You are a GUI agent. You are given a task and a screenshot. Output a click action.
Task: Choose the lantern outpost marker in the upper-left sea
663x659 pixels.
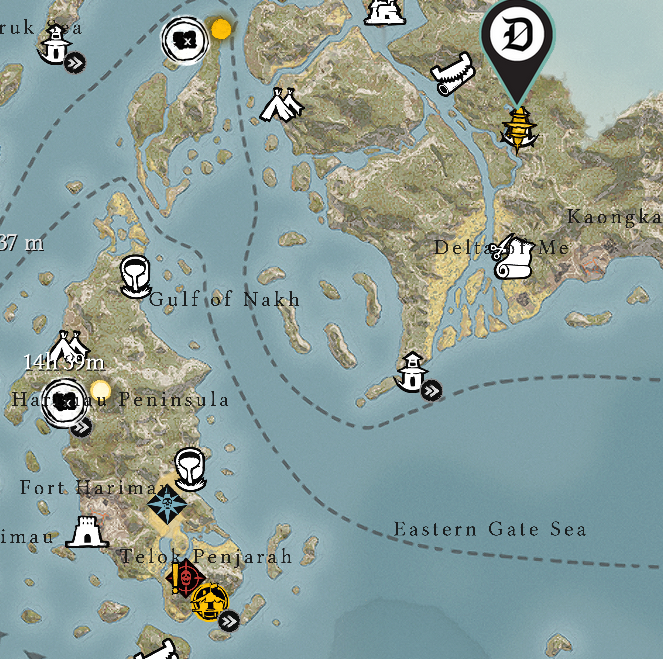point(56,43)
